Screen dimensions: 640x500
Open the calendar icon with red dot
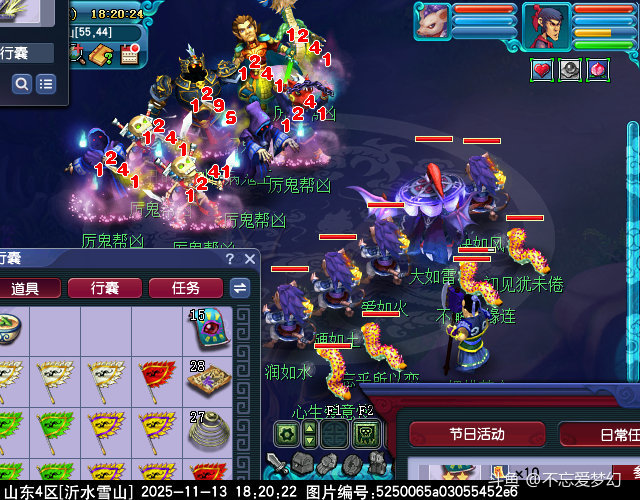128,55
